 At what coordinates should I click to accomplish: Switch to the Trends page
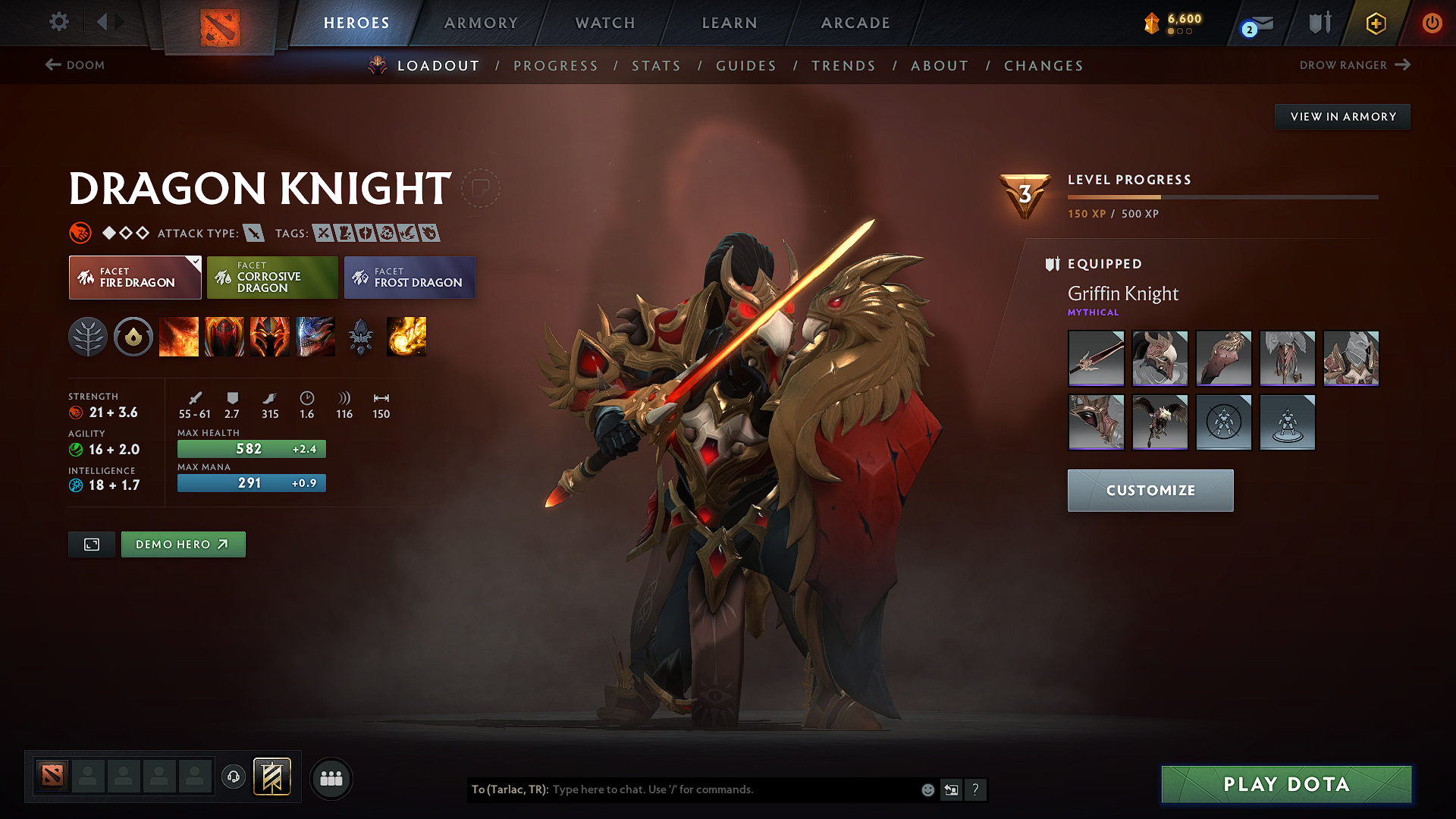843,66
